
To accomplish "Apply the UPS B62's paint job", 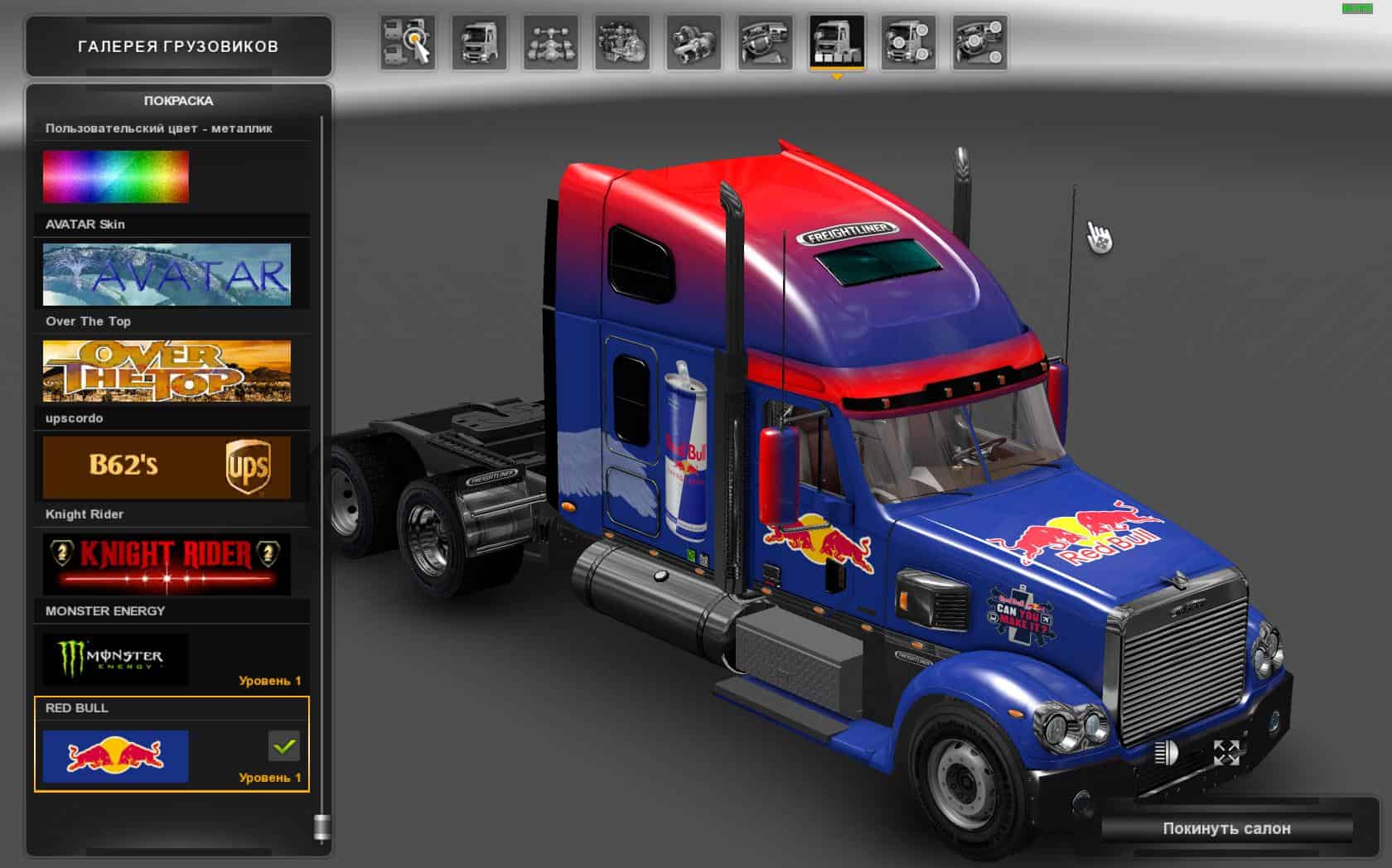I will (167, 467).
